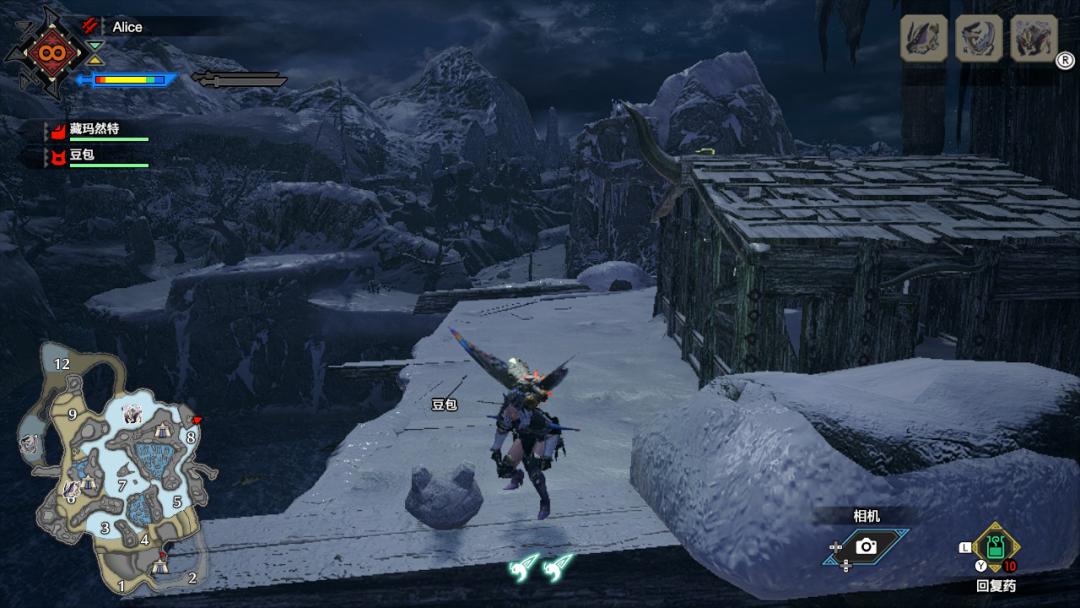Select buddy 豆包 in the party list
Screen dimensions: 1080x608
tap(81, 156)
